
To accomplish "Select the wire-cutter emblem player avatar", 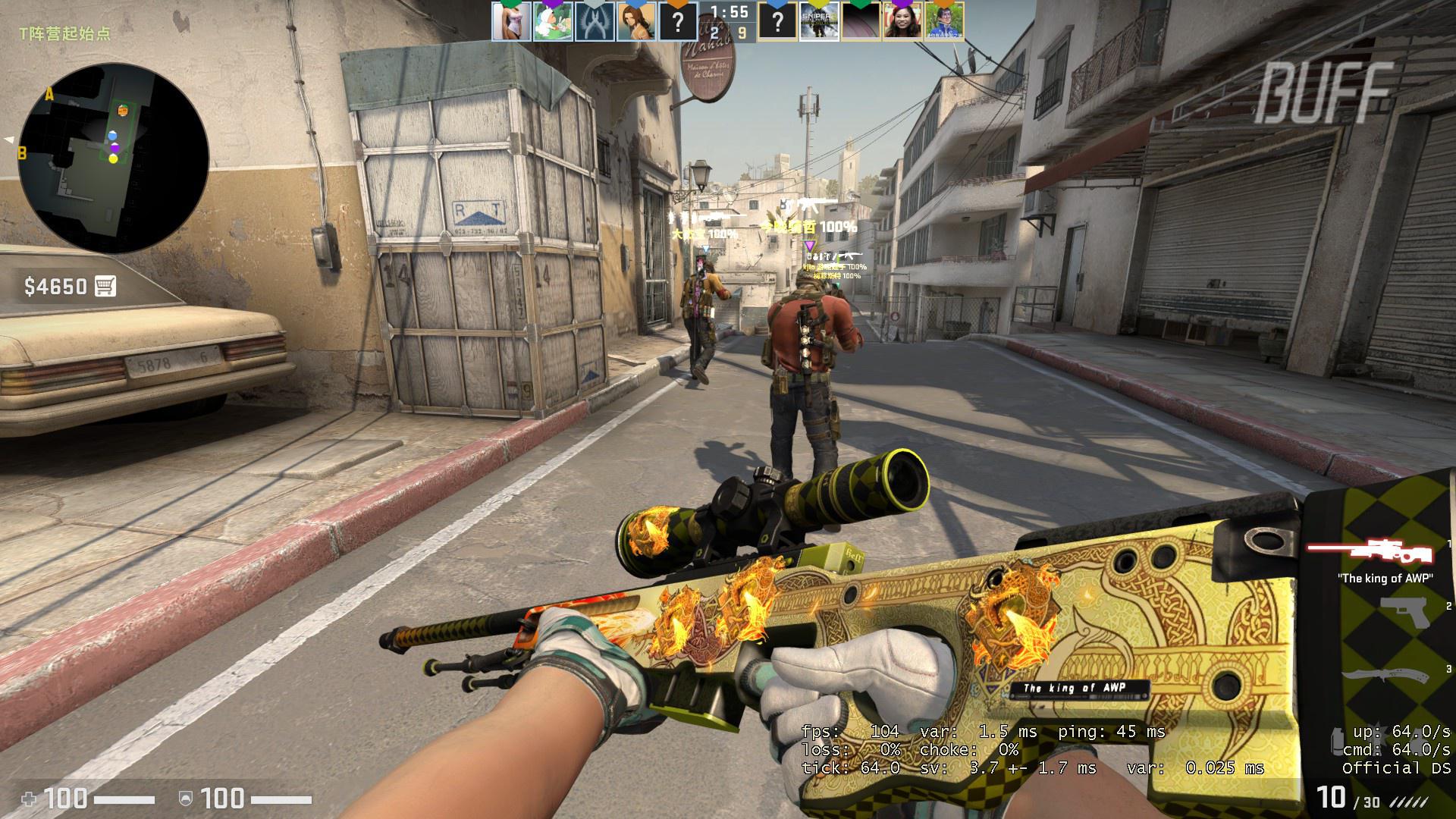I will (x=595, y=21).
